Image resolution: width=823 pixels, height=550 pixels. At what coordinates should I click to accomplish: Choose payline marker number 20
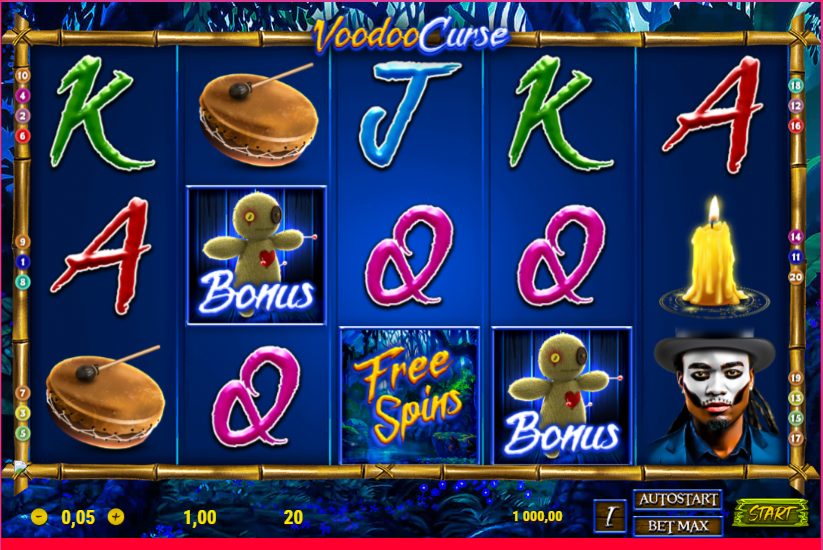coord(796,277)
